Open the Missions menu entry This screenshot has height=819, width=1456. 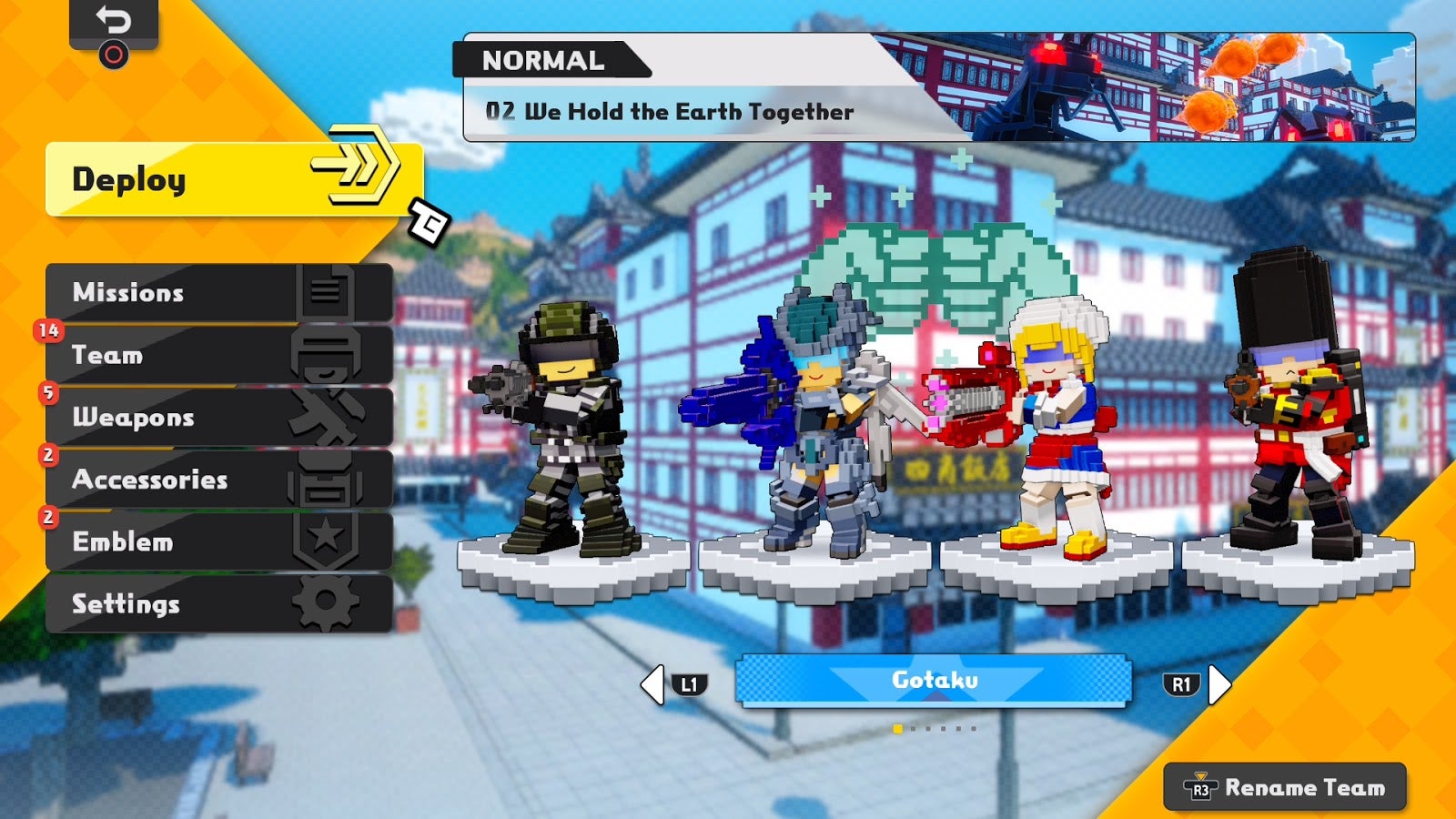[127, 293]
